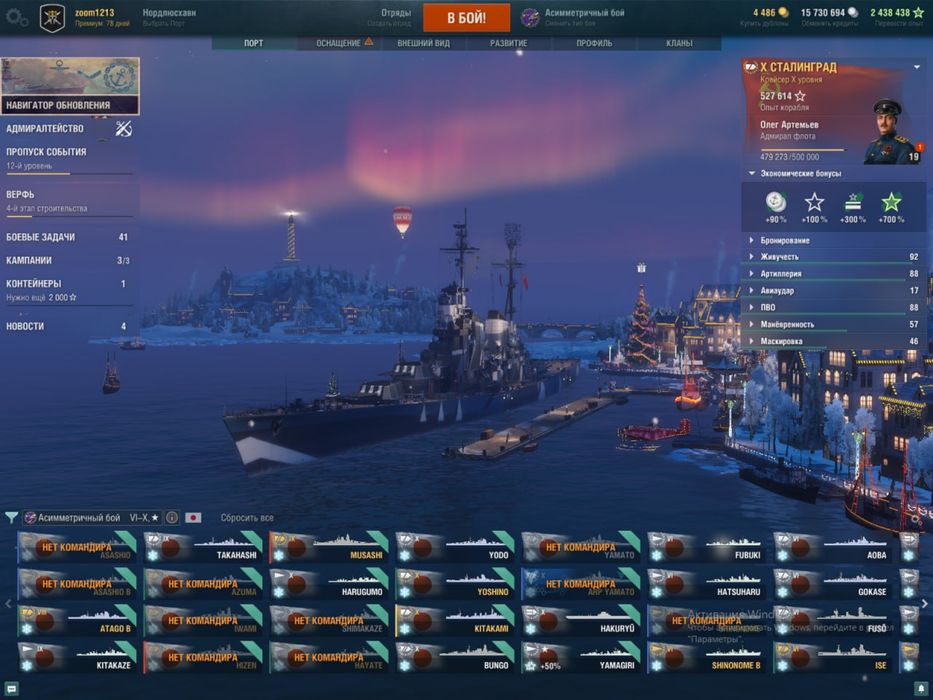This screenshot has height=700, width=933.
Task: Open the Адмиралтейство menu entry
Action: point(46,129)
